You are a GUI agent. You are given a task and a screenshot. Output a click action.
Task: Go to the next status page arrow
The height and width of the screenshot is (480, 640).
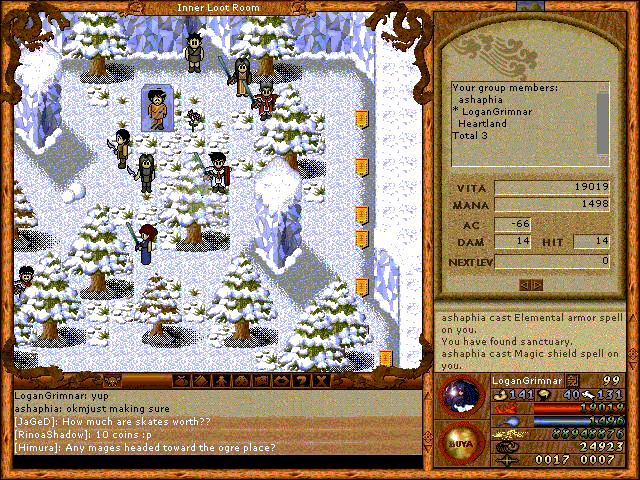pyautogui.click(x=538, y=285)
